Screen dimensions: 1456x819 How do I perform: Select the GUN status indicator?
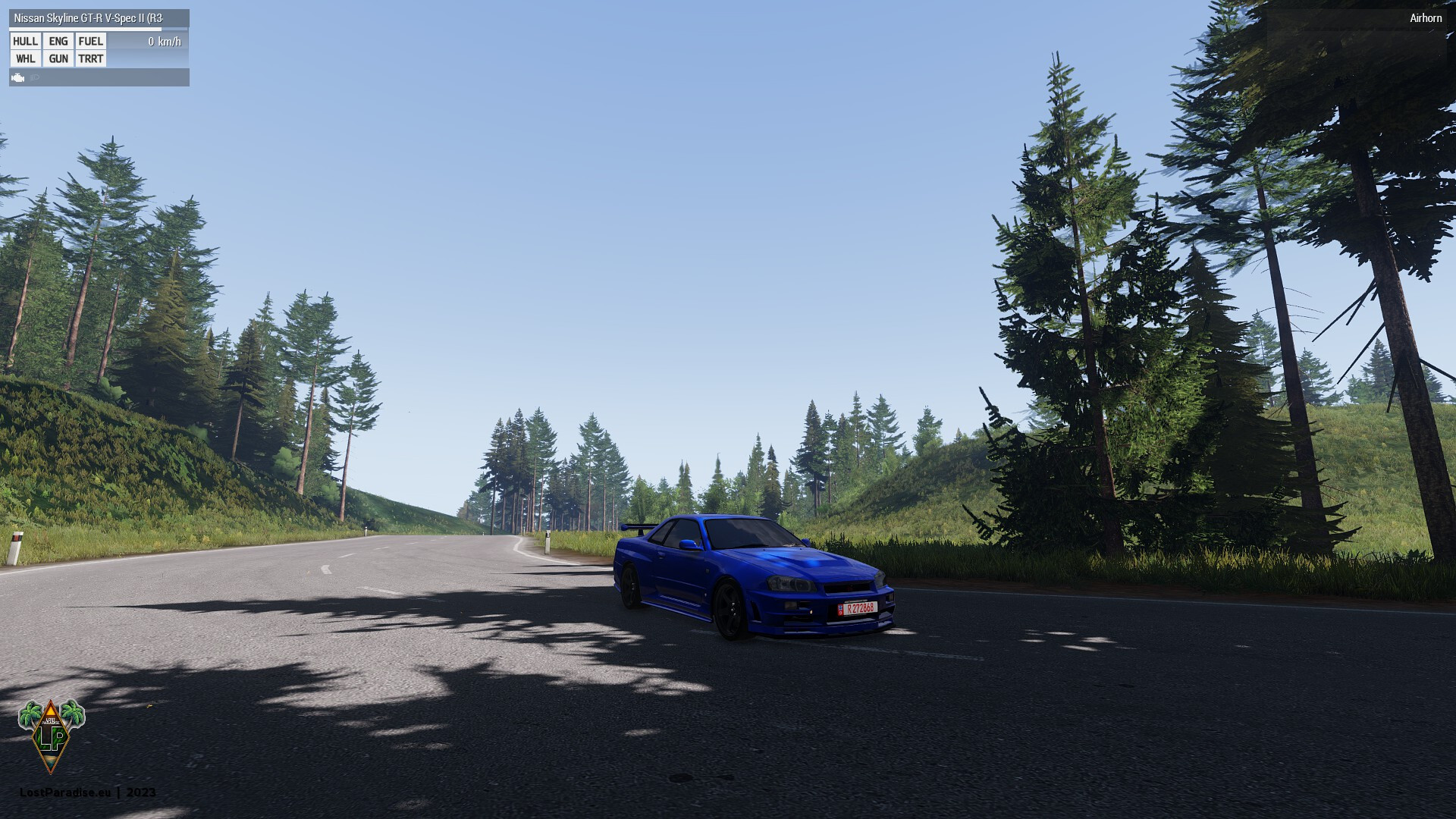coord(58,58)
